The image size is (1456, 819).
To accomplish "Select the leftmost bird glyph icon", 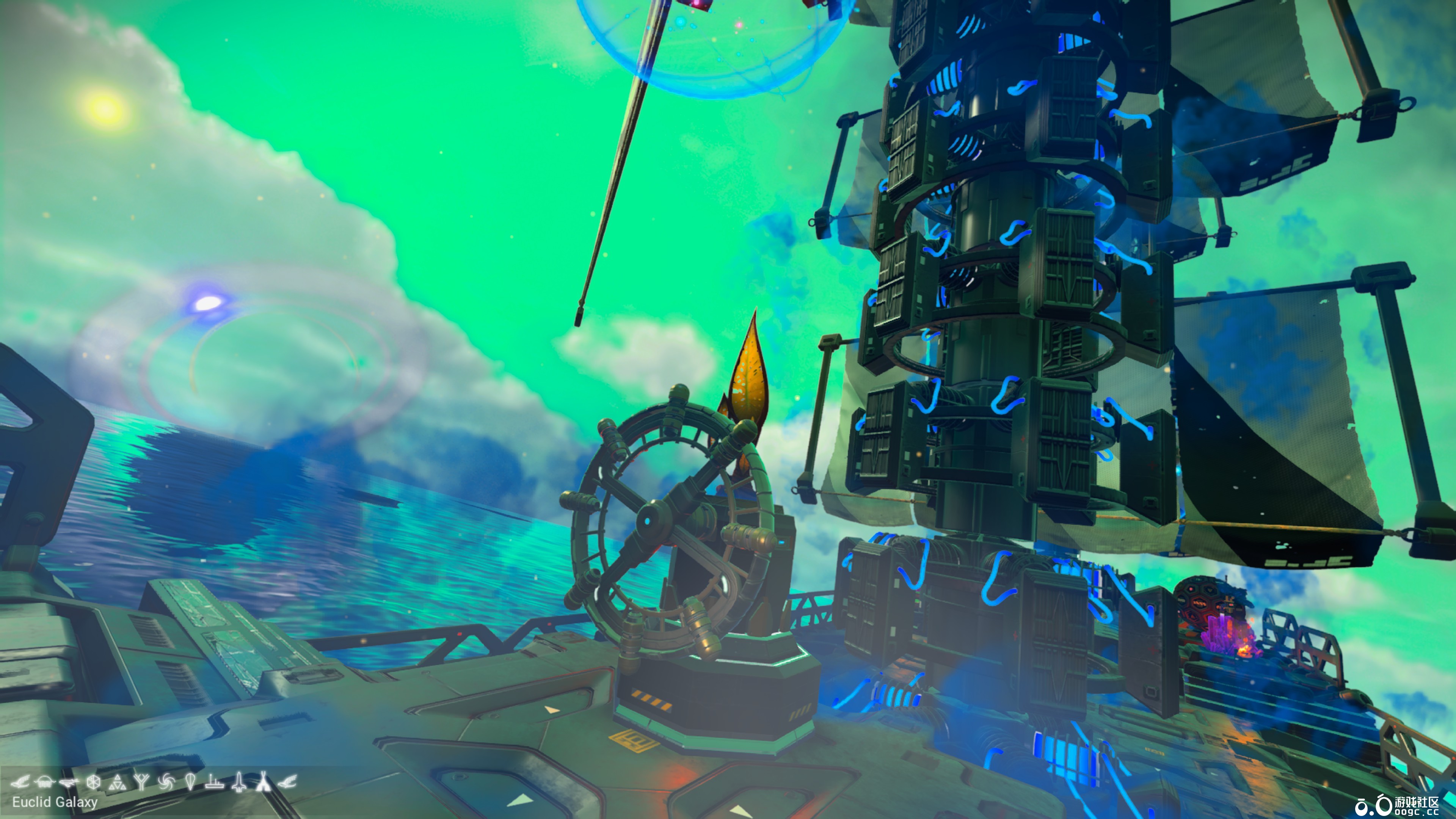I will pyautogui.click(x=23, y=783).
